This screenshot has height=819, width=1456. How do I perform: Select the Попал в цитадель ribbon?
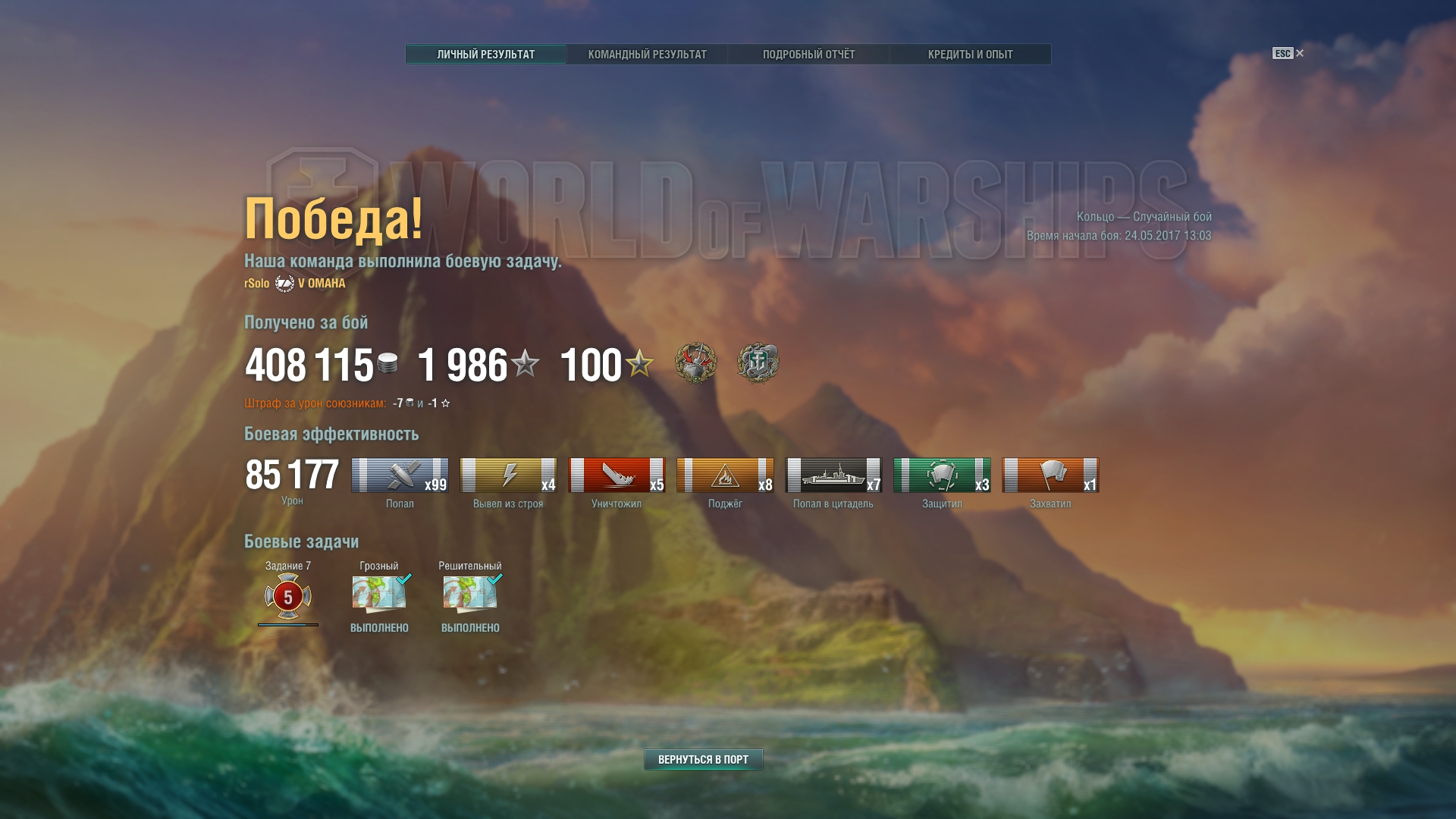[x=833, y=475]
